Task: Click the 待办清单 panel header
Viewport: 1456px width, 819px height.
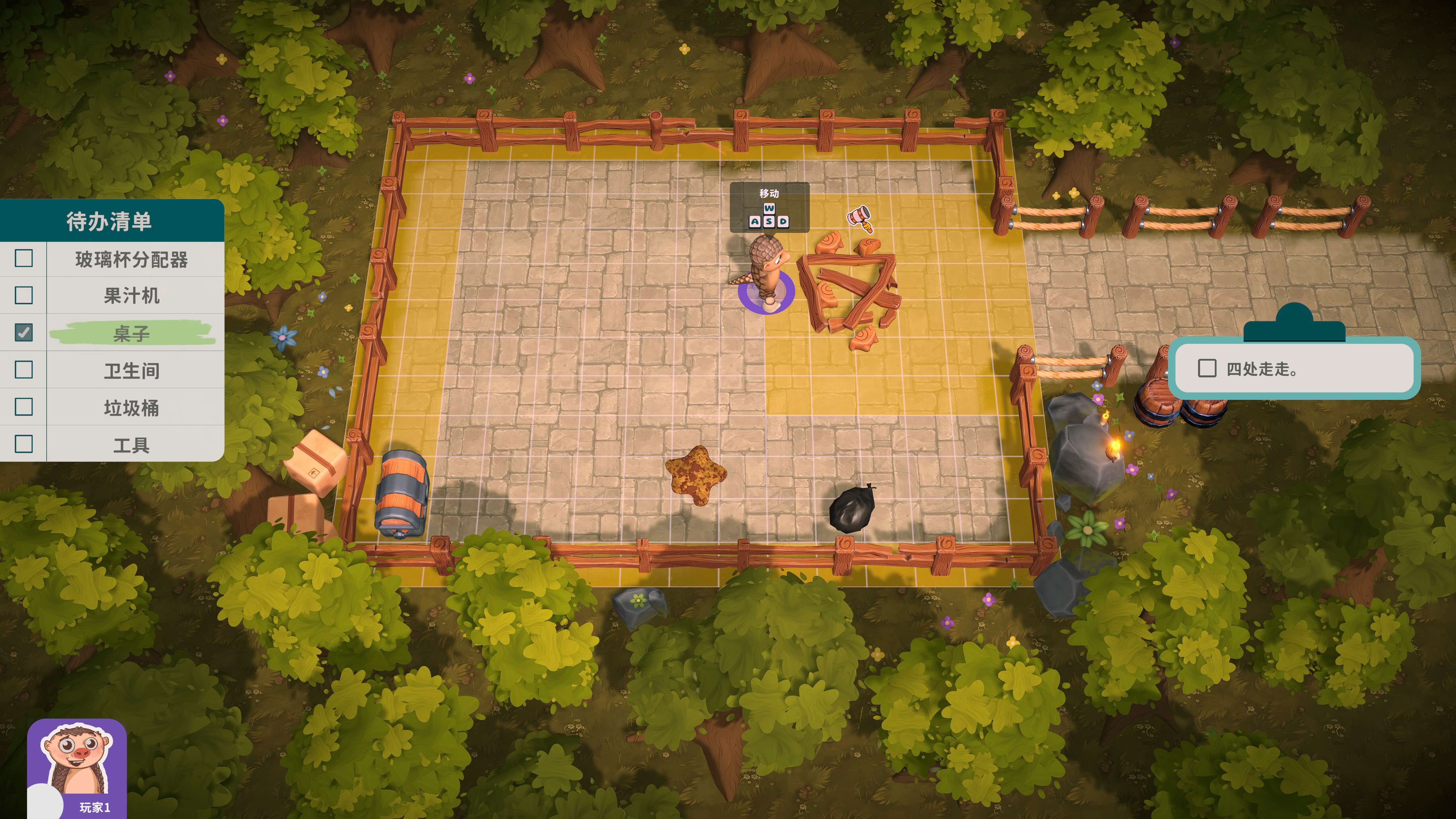Action: (x=110, y=220)
